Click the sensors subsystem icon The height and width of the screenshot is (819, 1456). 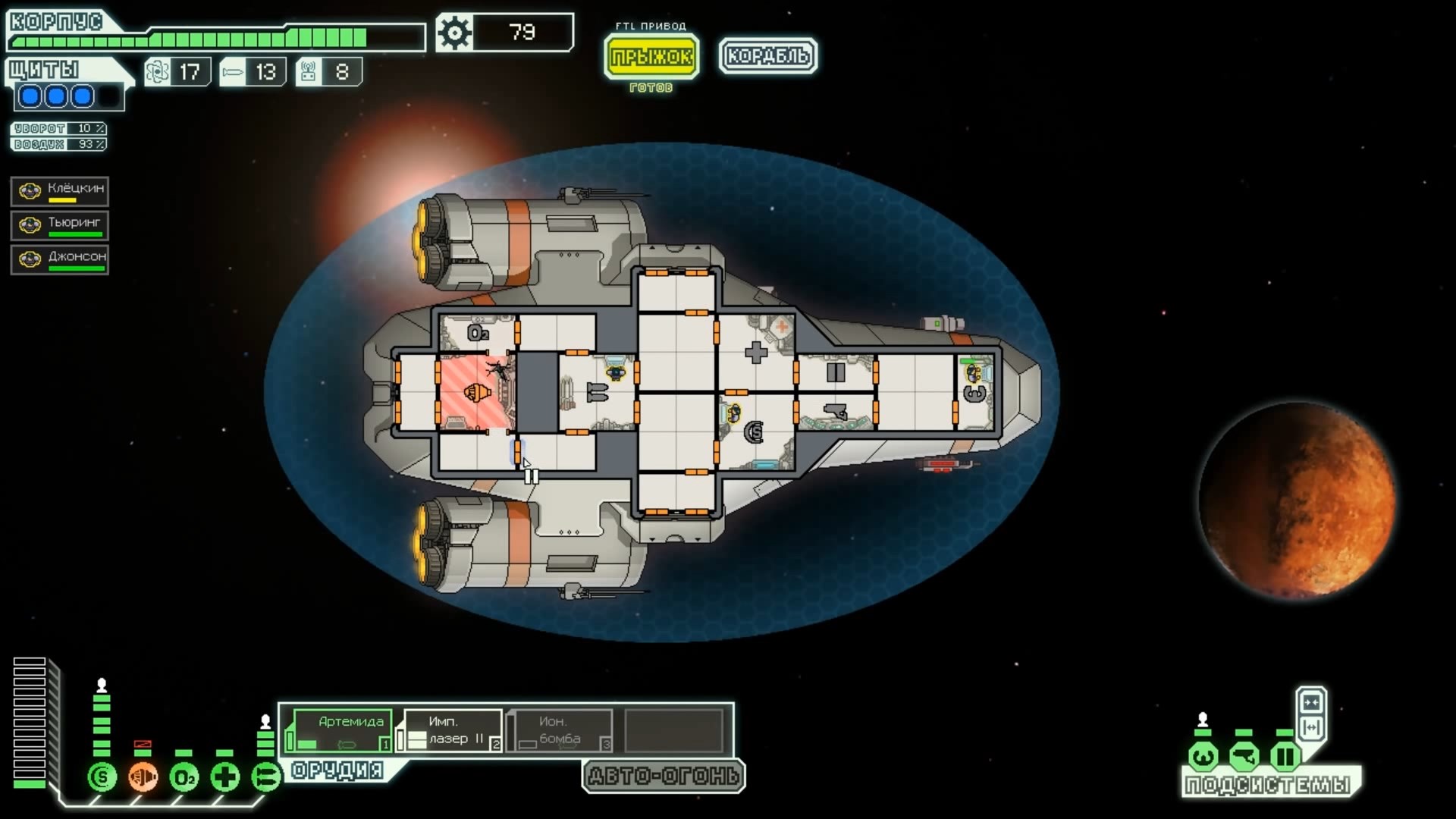[x=1244, y=756]
